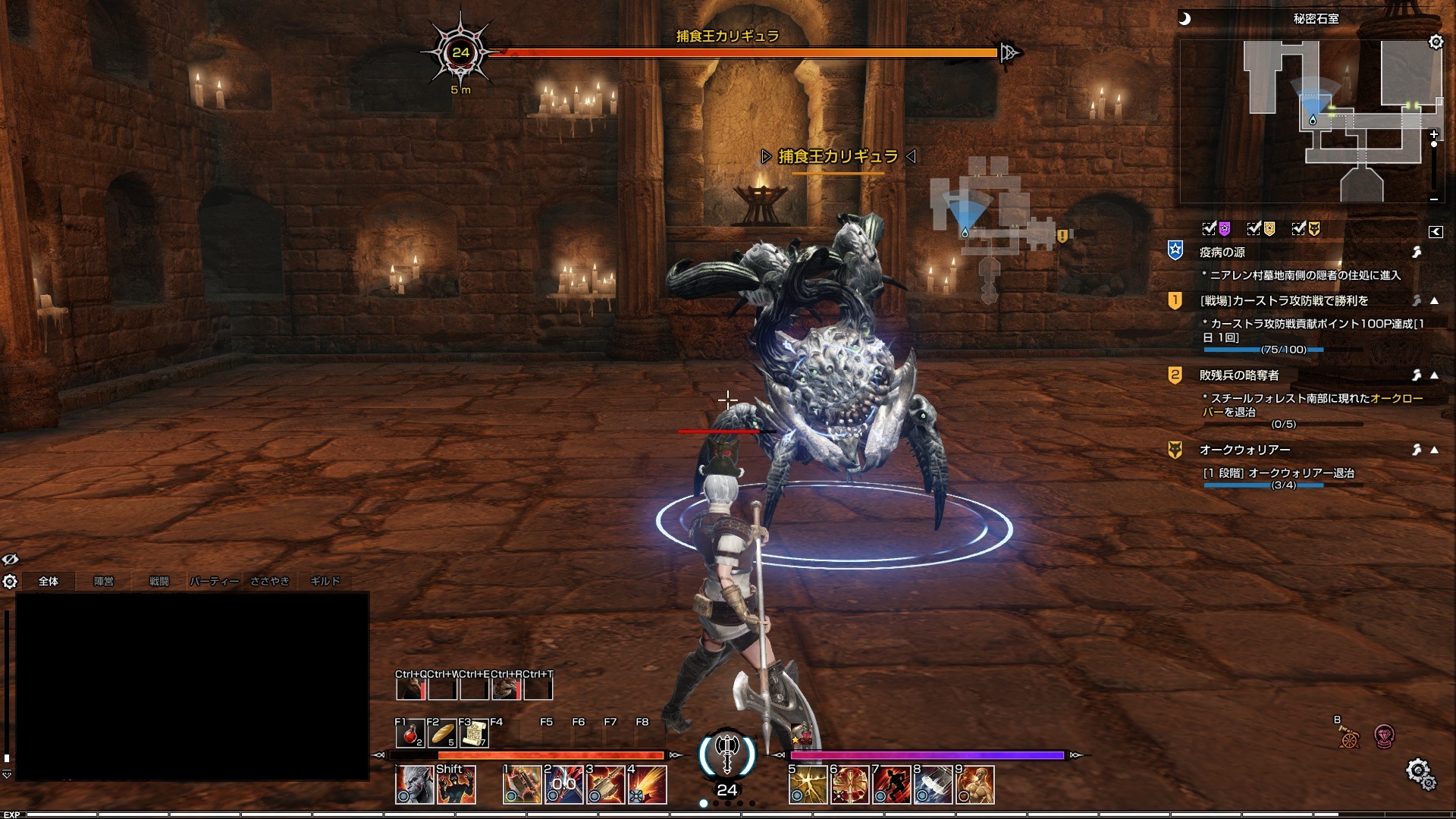Activate the running figure skill in slot 7
1456x819 pixels.
891,785
